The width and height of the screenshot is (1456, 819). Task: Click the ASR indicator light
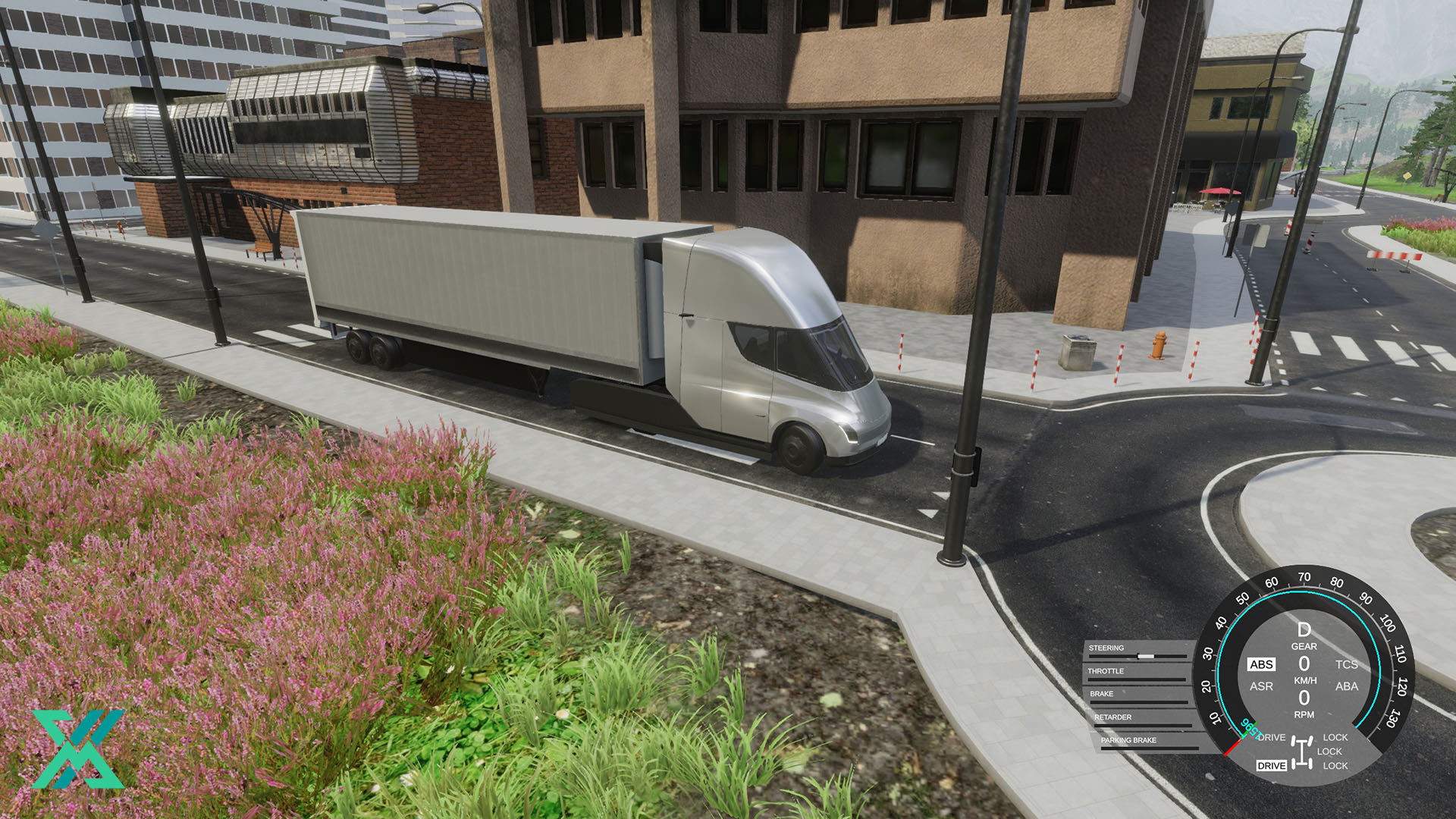tap(1262, 687)
